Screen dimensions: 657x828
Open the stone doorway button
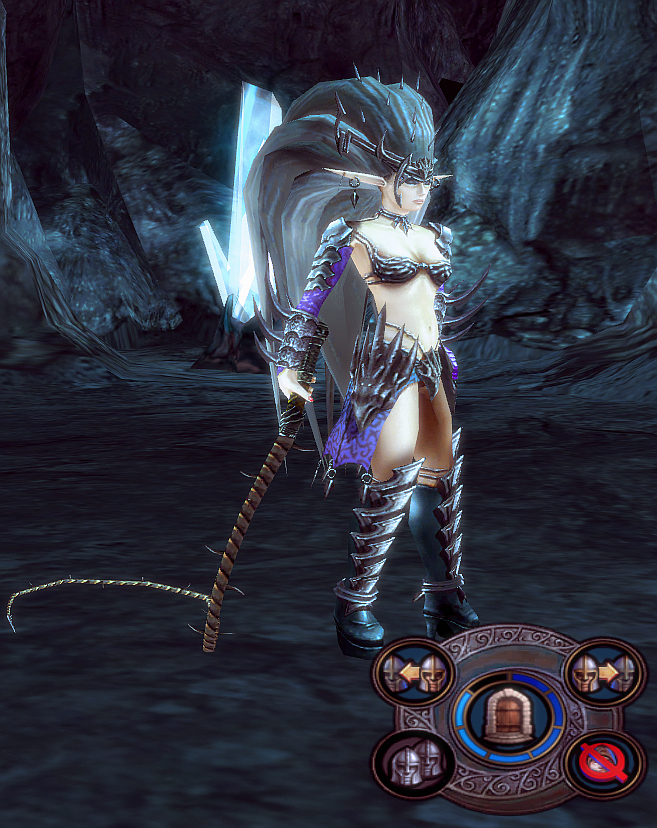coord(507,718)
